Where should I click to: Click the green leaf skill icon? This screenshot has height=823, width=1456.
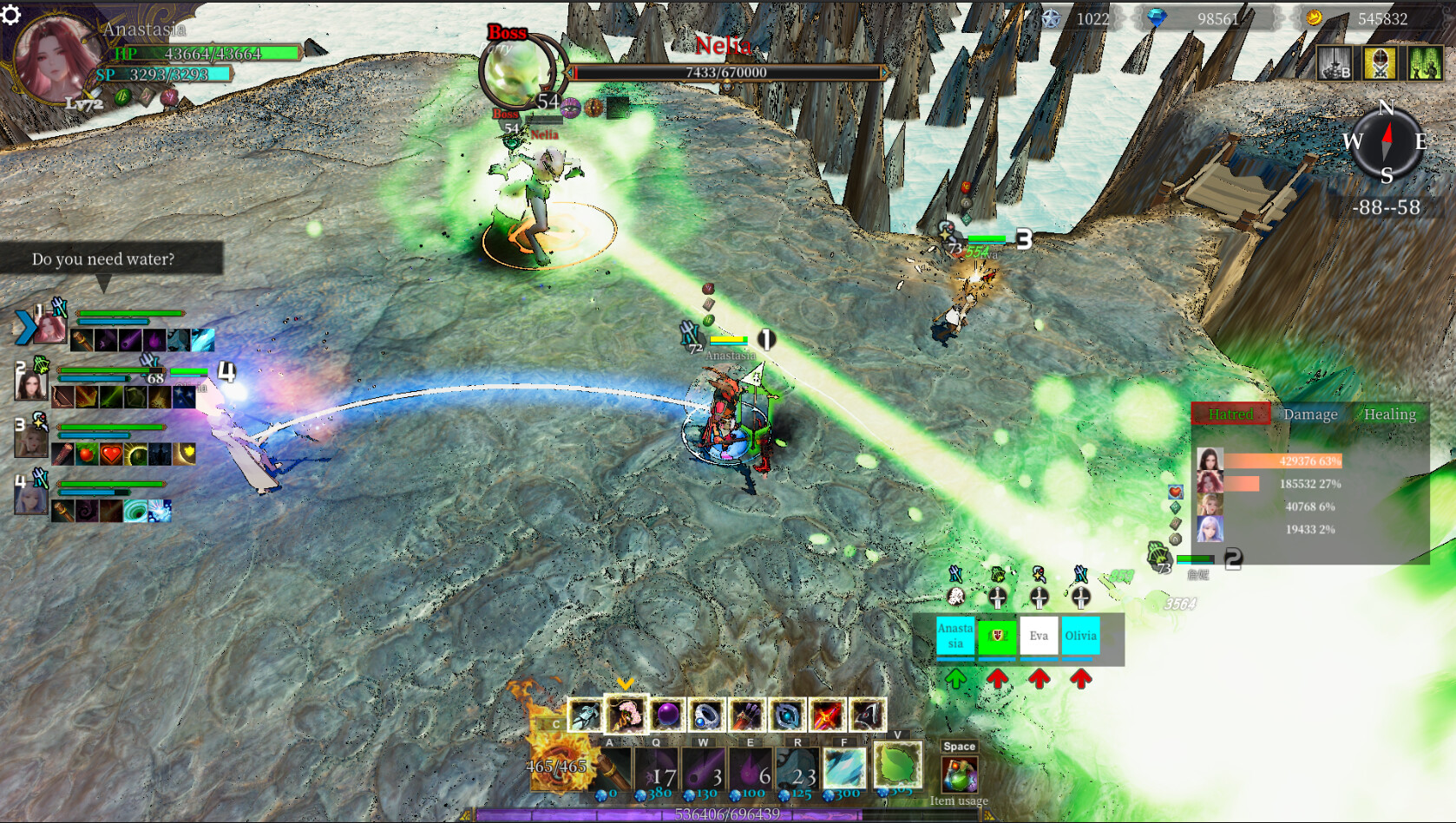coord(897,764)
